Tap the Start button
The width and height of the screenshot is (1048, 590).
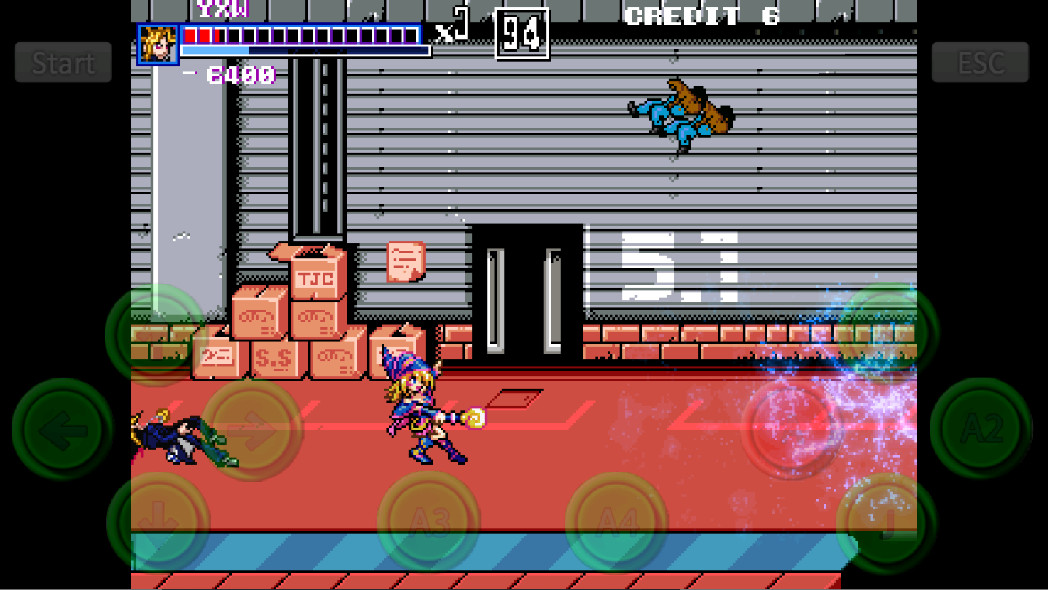coord(63,62)
